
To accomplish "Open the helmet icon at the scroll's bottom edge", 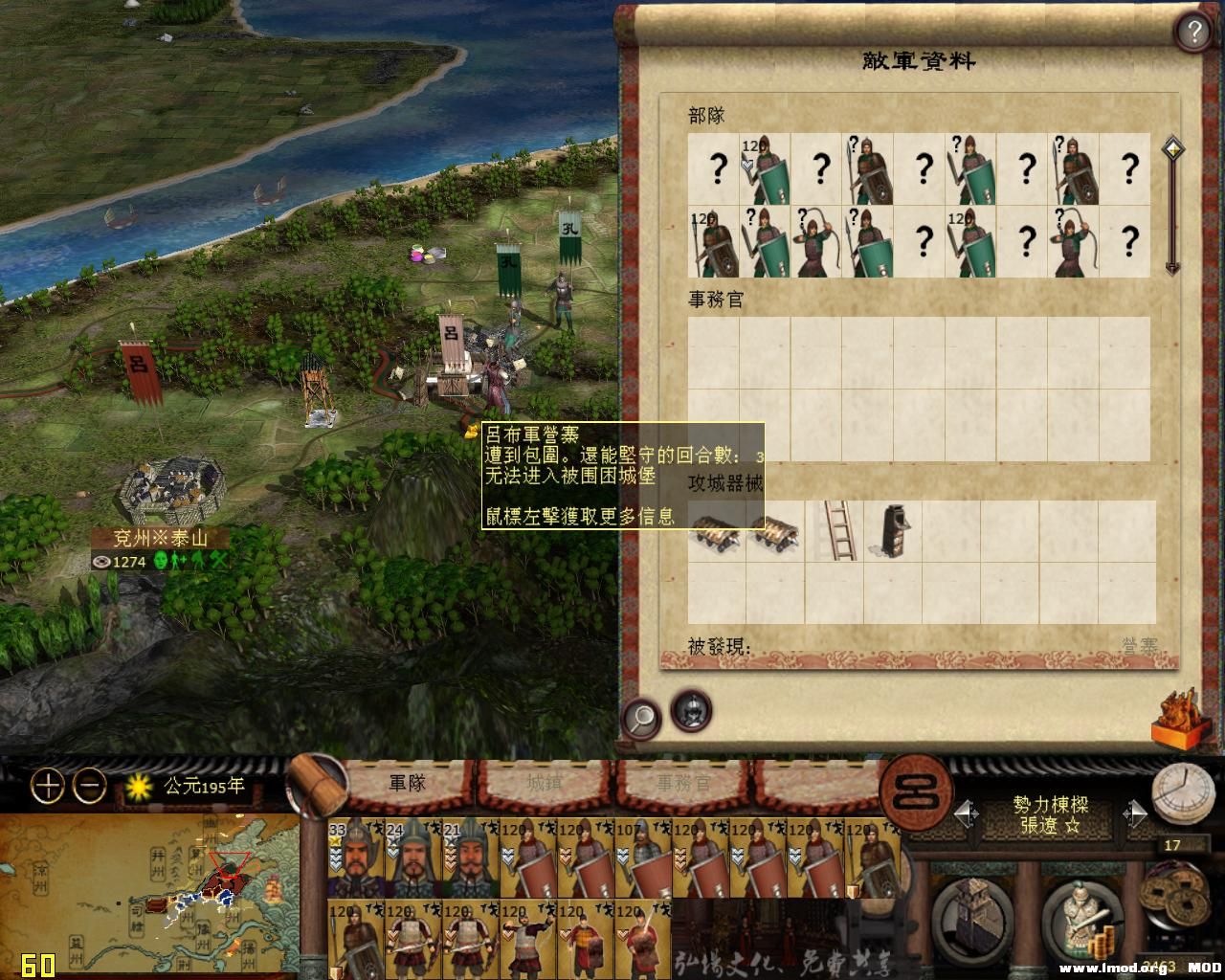I will pyautogui.click(x=691, y=710).
